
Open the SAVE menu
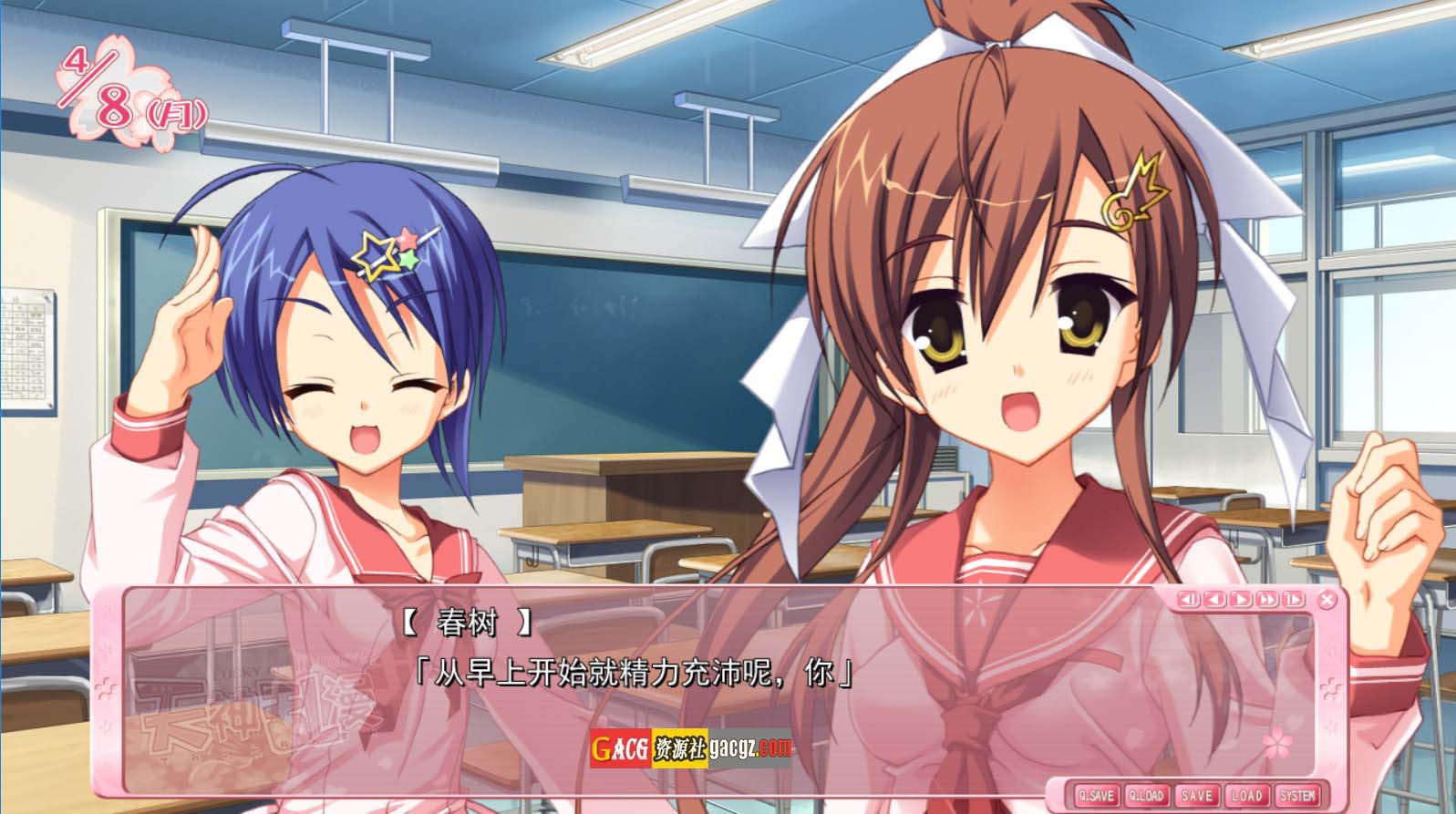(1196, 795)
